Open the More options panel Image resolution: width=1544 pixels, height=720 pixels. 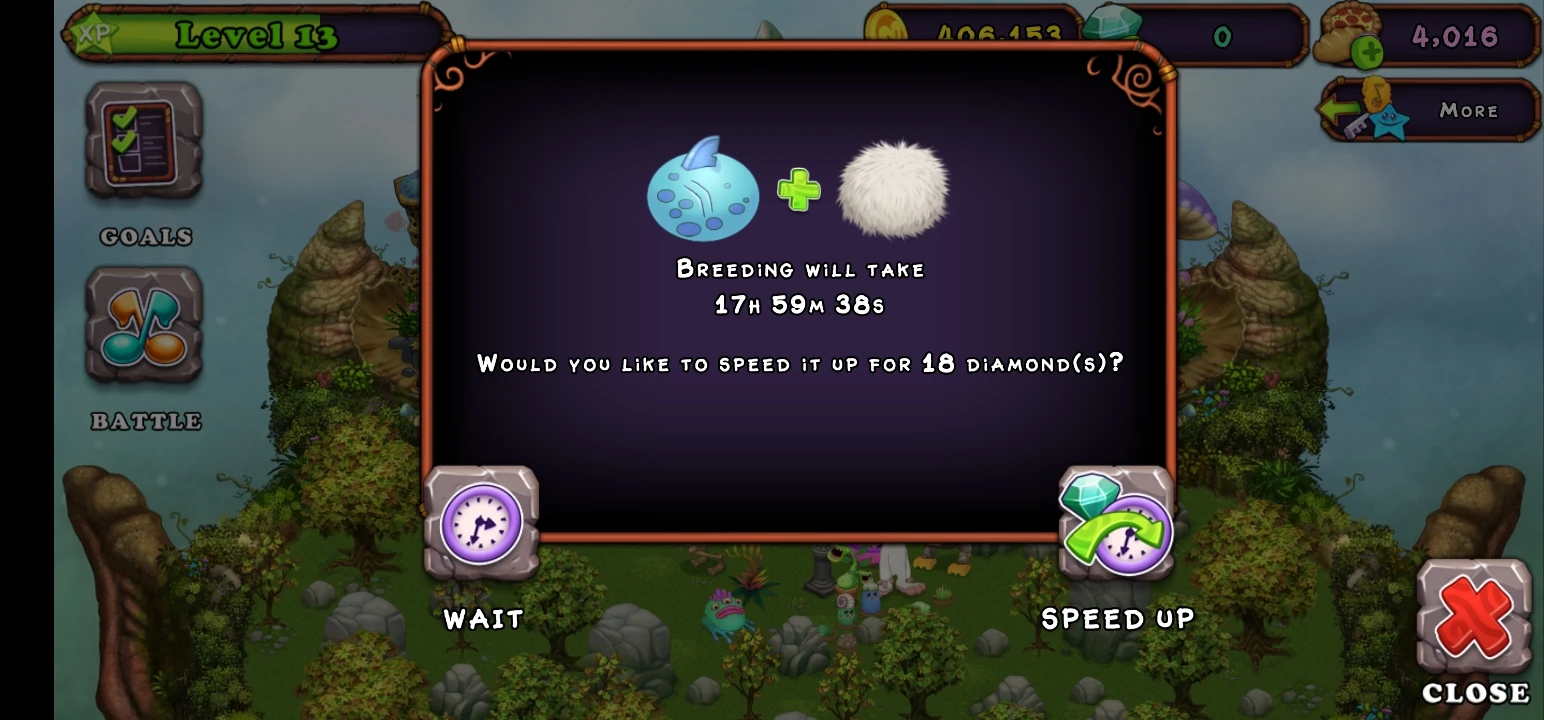point(1468,110)
